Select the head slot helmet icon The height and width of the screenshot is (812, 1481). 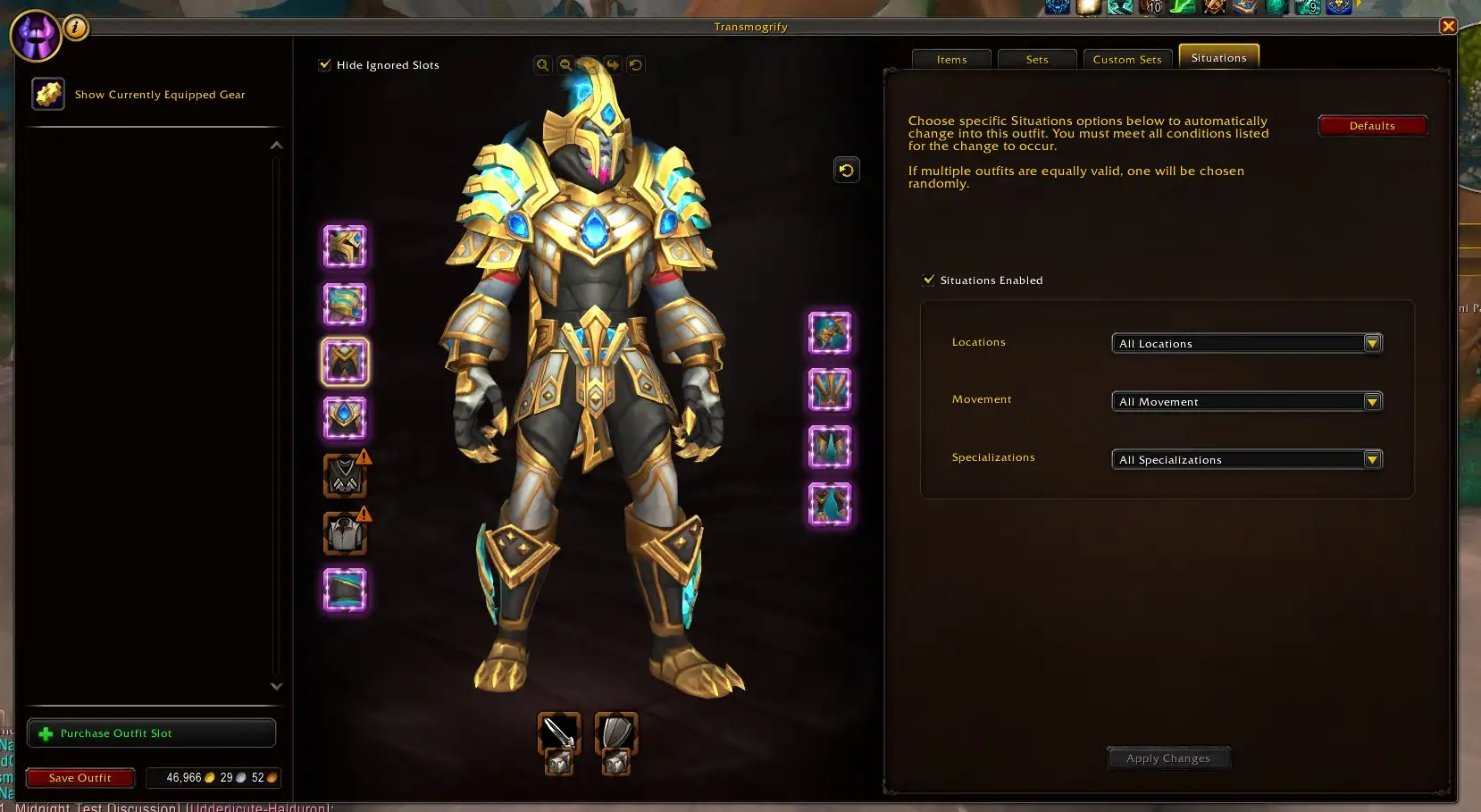pos(345,247)
